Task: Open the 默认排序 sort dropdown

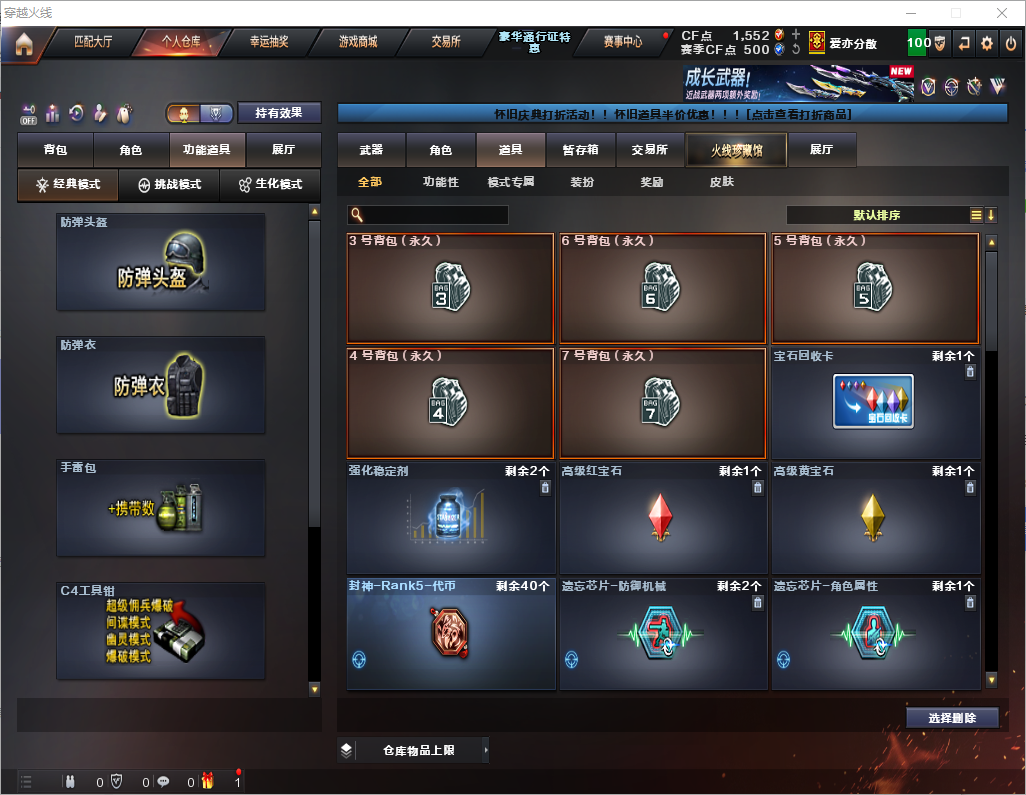Action: pyautogui.click(x=876, y=215)
